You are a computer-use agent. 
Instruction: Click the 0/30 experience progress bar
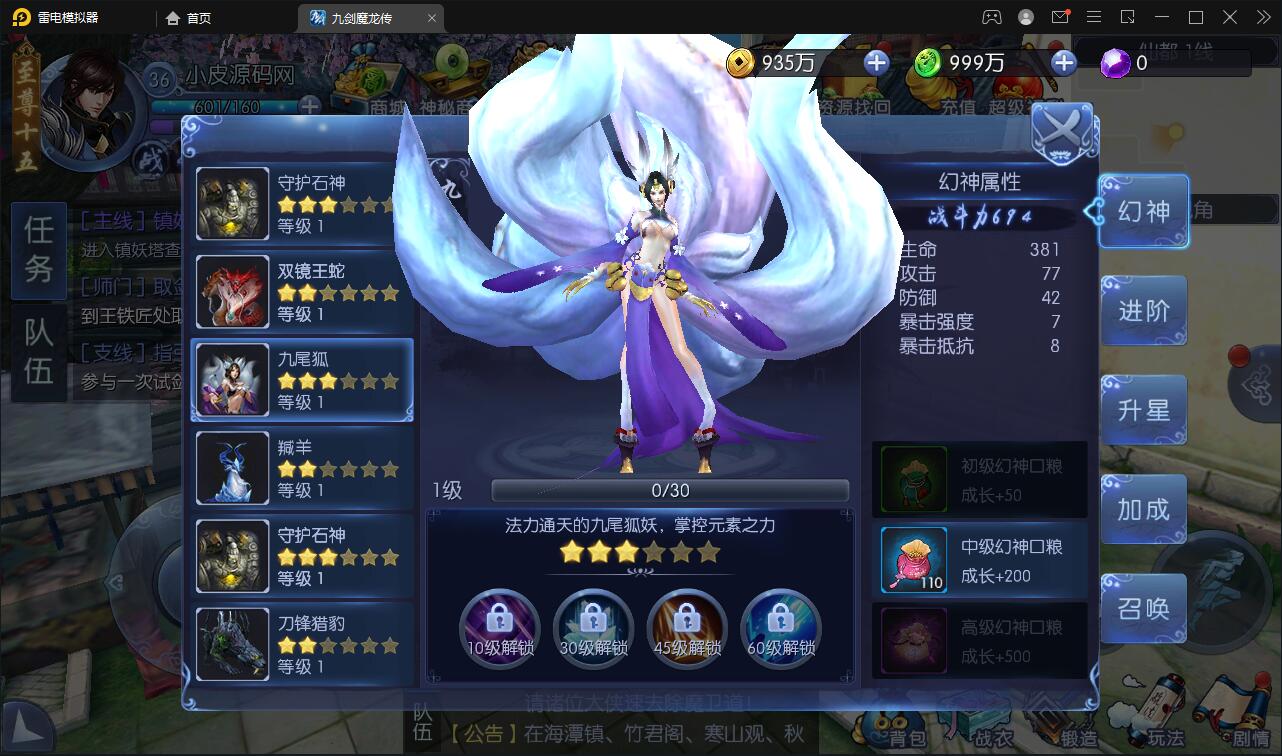click(x=671, y=489)
